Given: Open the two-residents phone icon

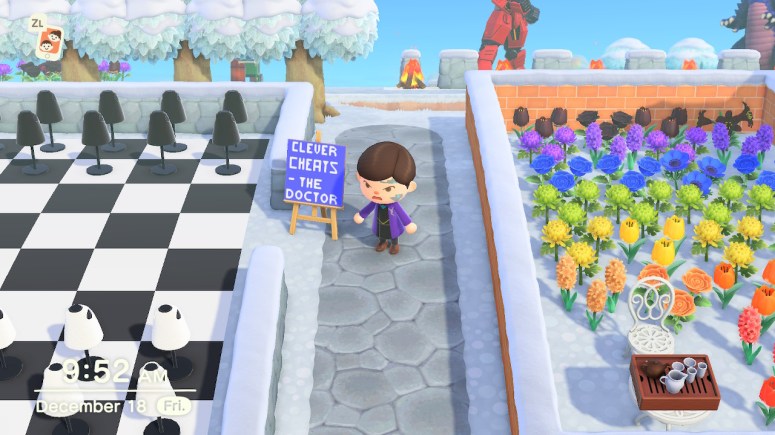Looking at the screenshot, I should tap(46, 43).
